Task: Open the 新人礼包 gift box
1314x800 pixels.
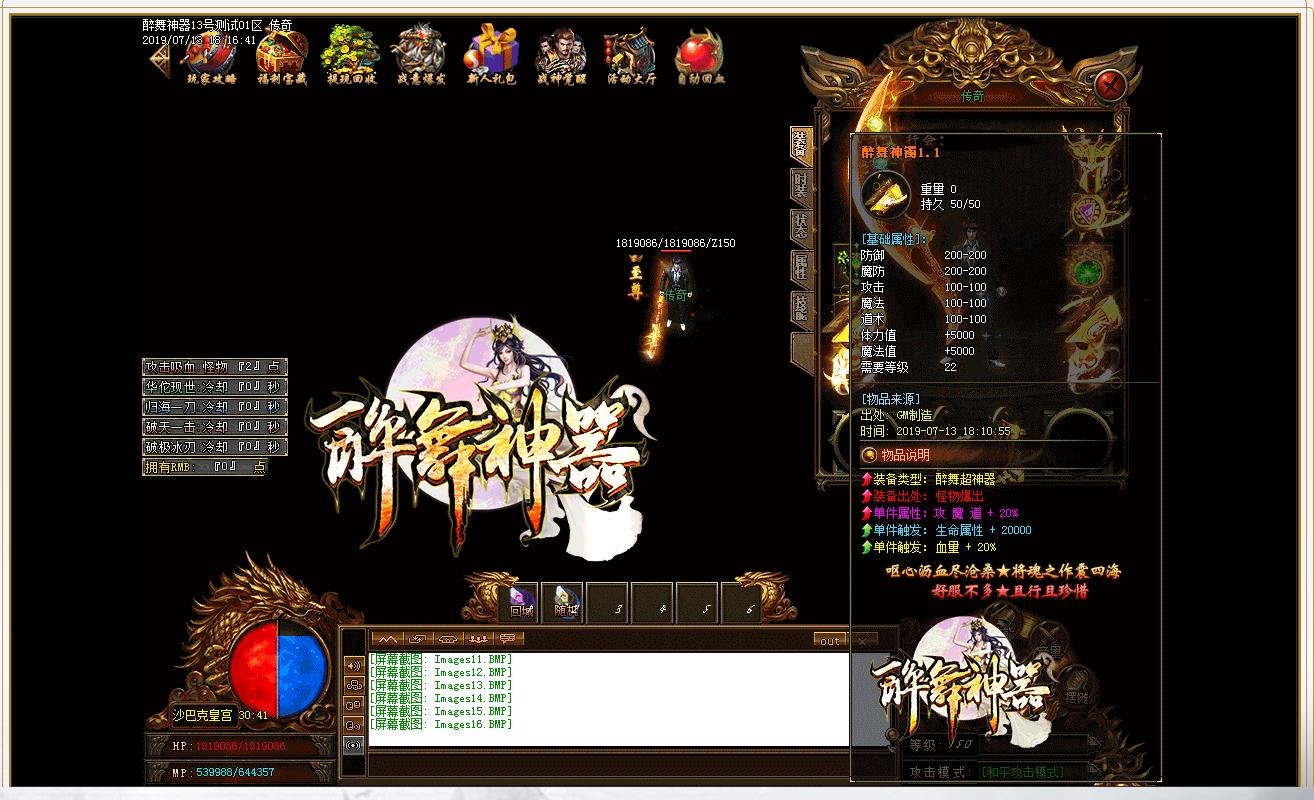Action: coord(489,55)
